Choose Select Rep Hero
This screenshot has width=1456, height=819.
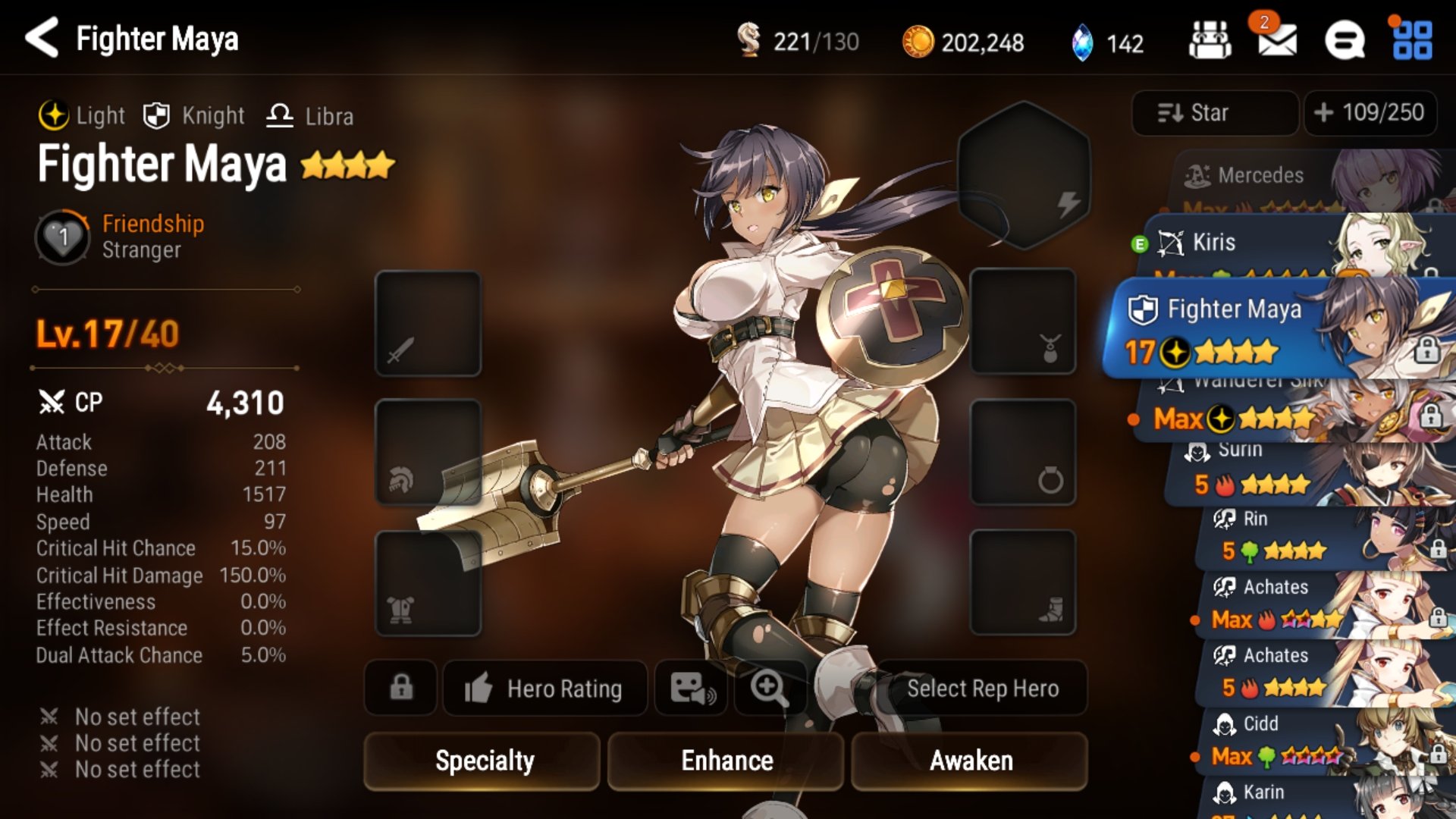pyautogui.click(x=982, y=689)
